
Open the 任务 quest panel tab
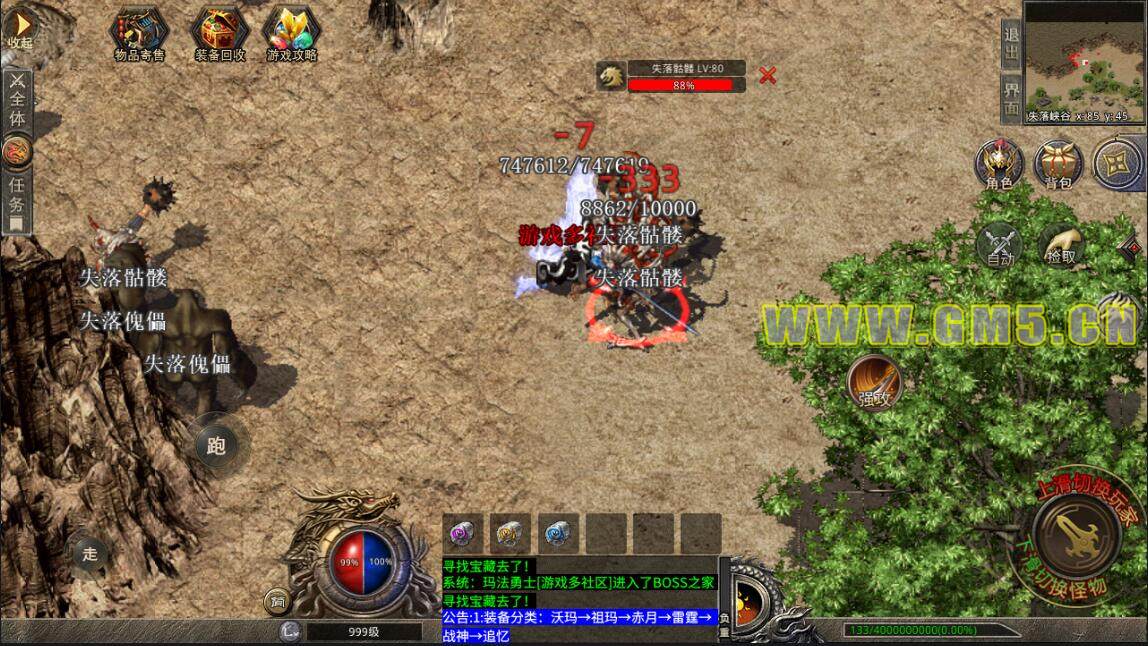click(17, 196)
